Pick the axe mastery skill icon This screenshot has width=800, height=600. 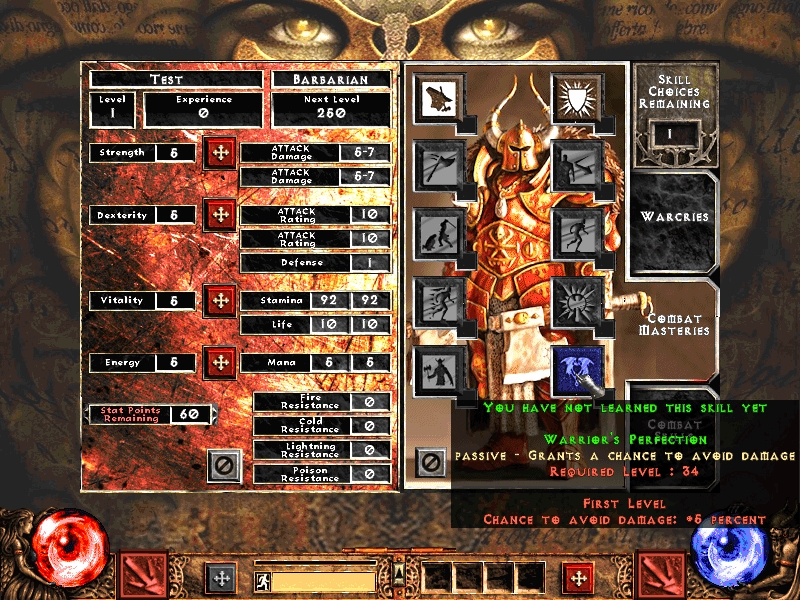click(x=437, y=164)
